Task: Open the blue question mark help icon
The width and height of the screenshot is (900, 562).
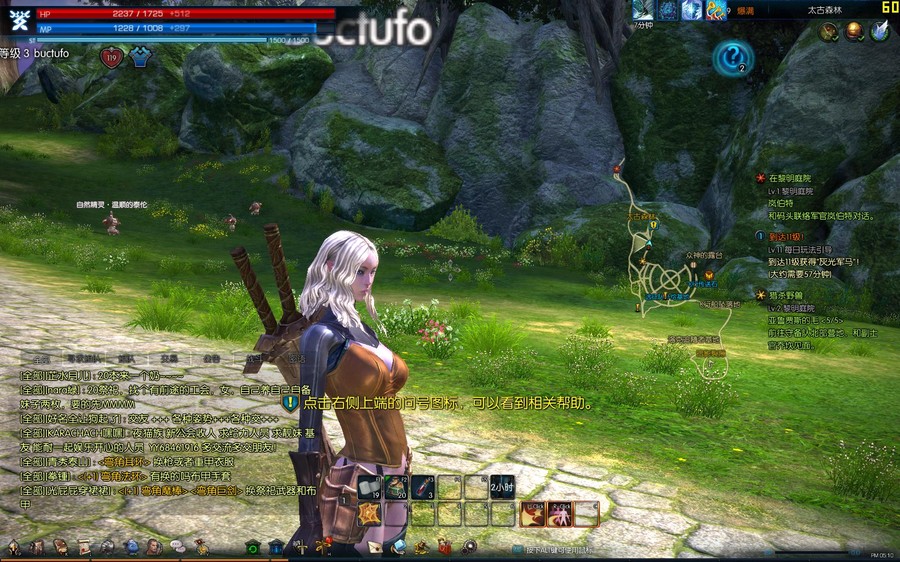Action: [x=732, y=57]
